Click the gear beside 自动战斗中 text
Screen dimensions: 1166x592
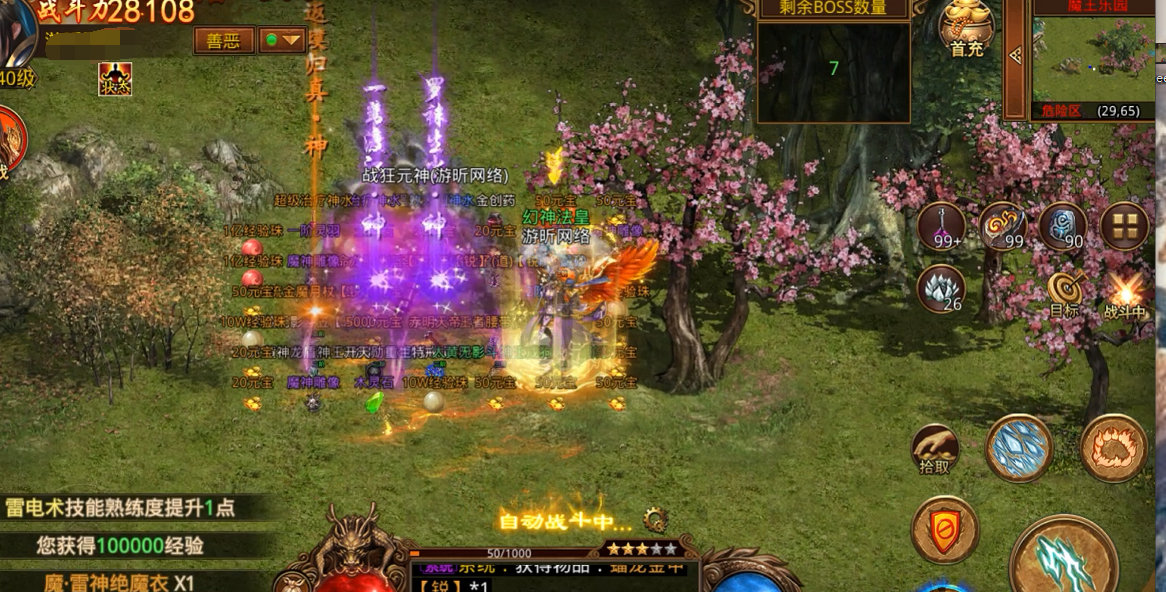[x=656, y=518]
